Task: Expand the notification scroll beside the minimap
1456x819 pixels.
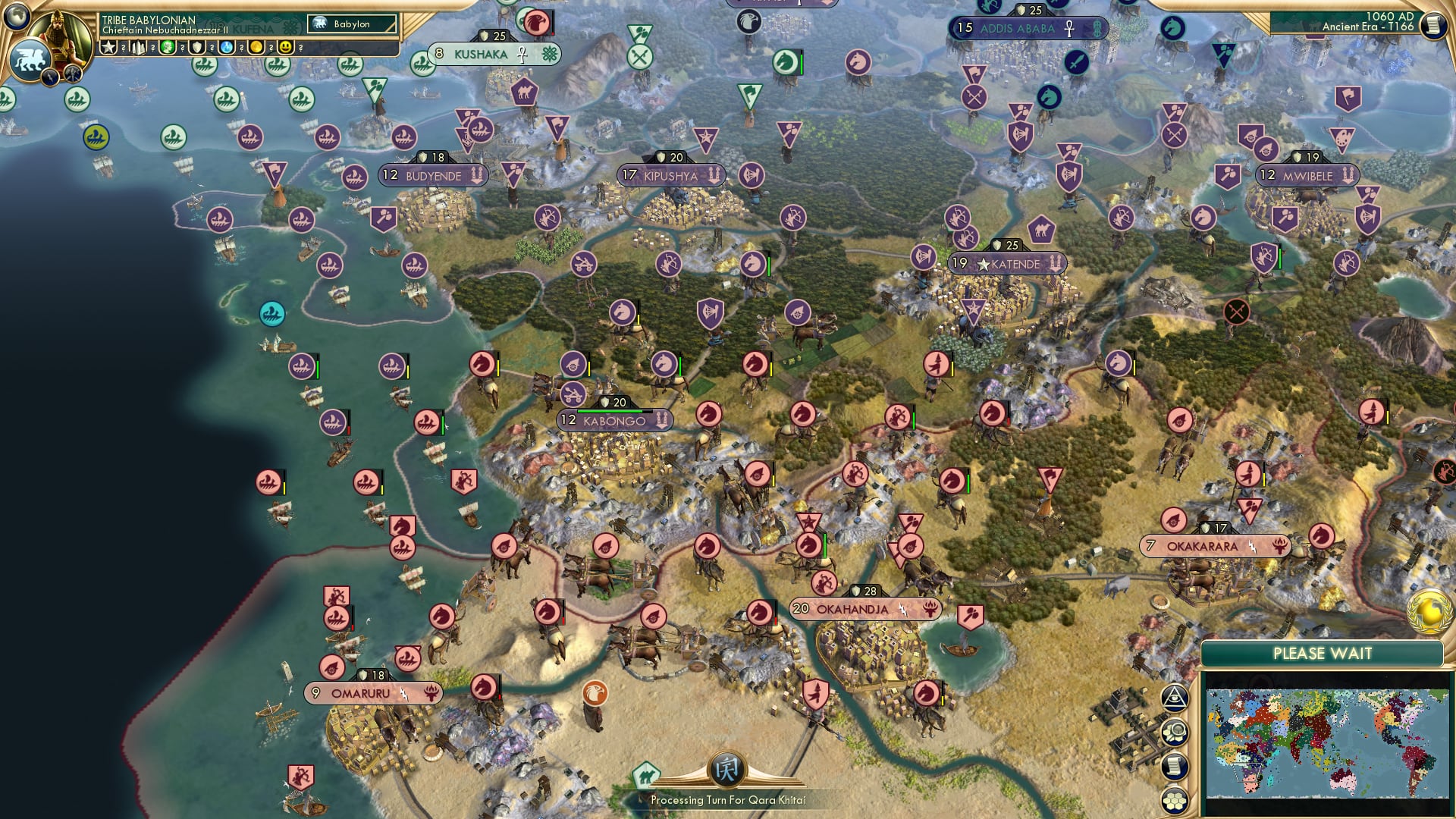Action: coord(1174,766)
